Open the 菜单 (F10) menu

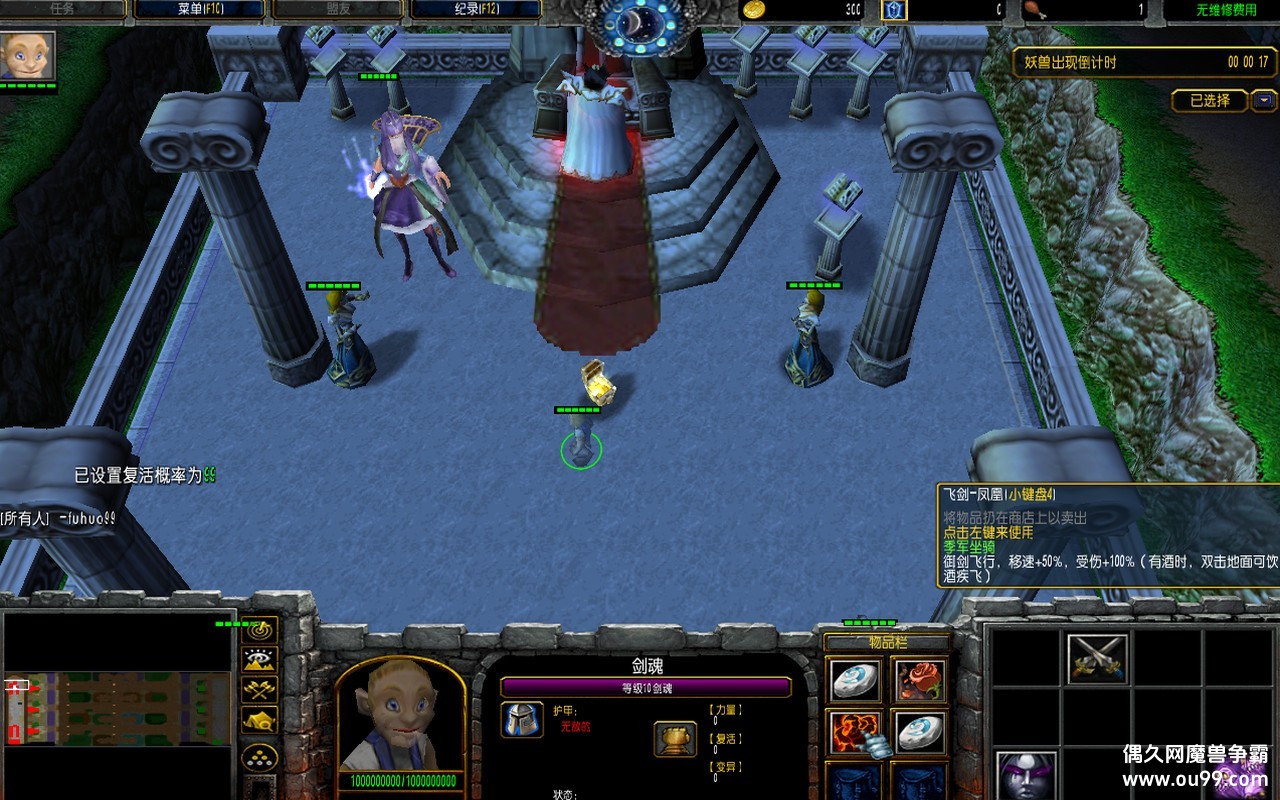click(199, 10)
